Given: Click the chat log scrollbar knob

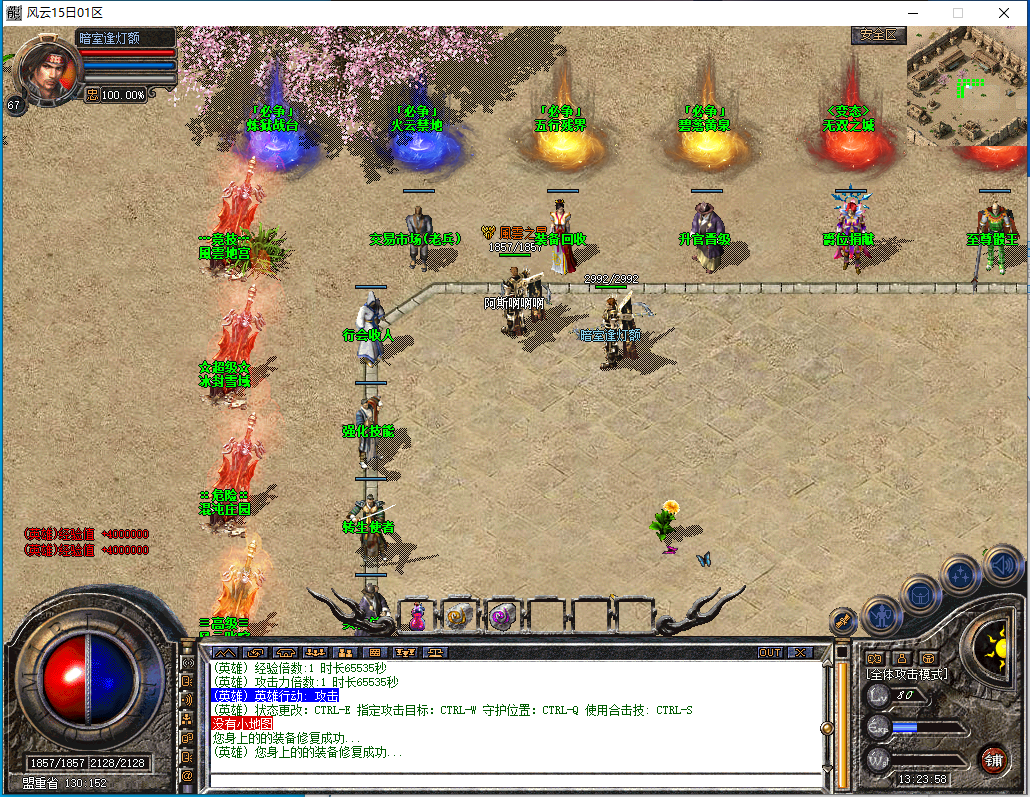Looking at the screenshot, I should [x=826, y=728].
